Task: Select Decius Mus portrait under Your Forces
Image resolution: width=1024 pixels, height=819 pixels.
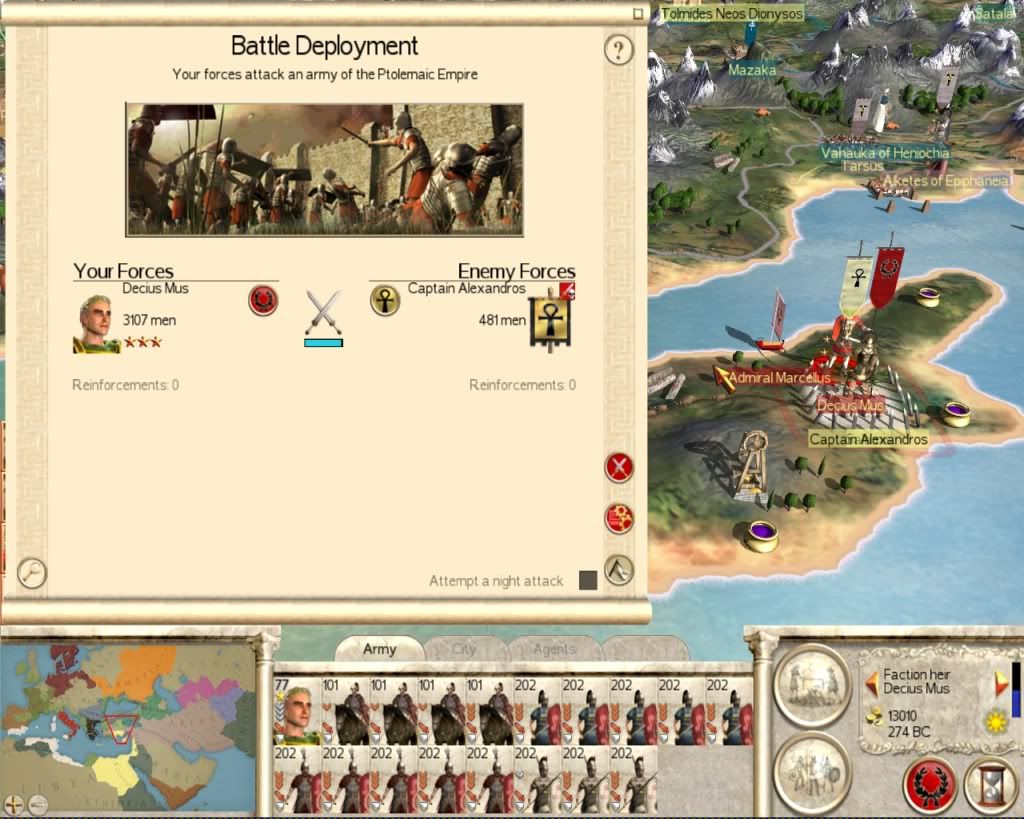Action: point(96,323)
